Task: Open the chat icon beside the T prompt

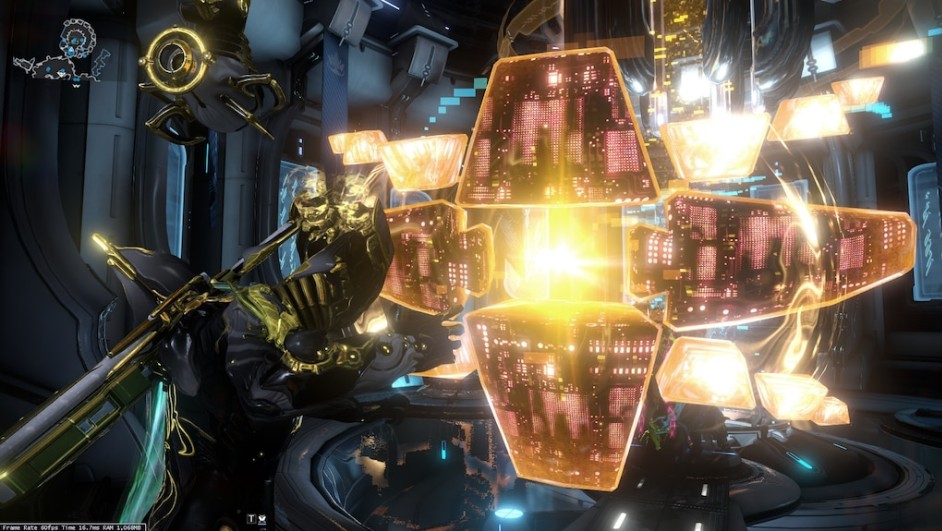Action: [262, 519]
